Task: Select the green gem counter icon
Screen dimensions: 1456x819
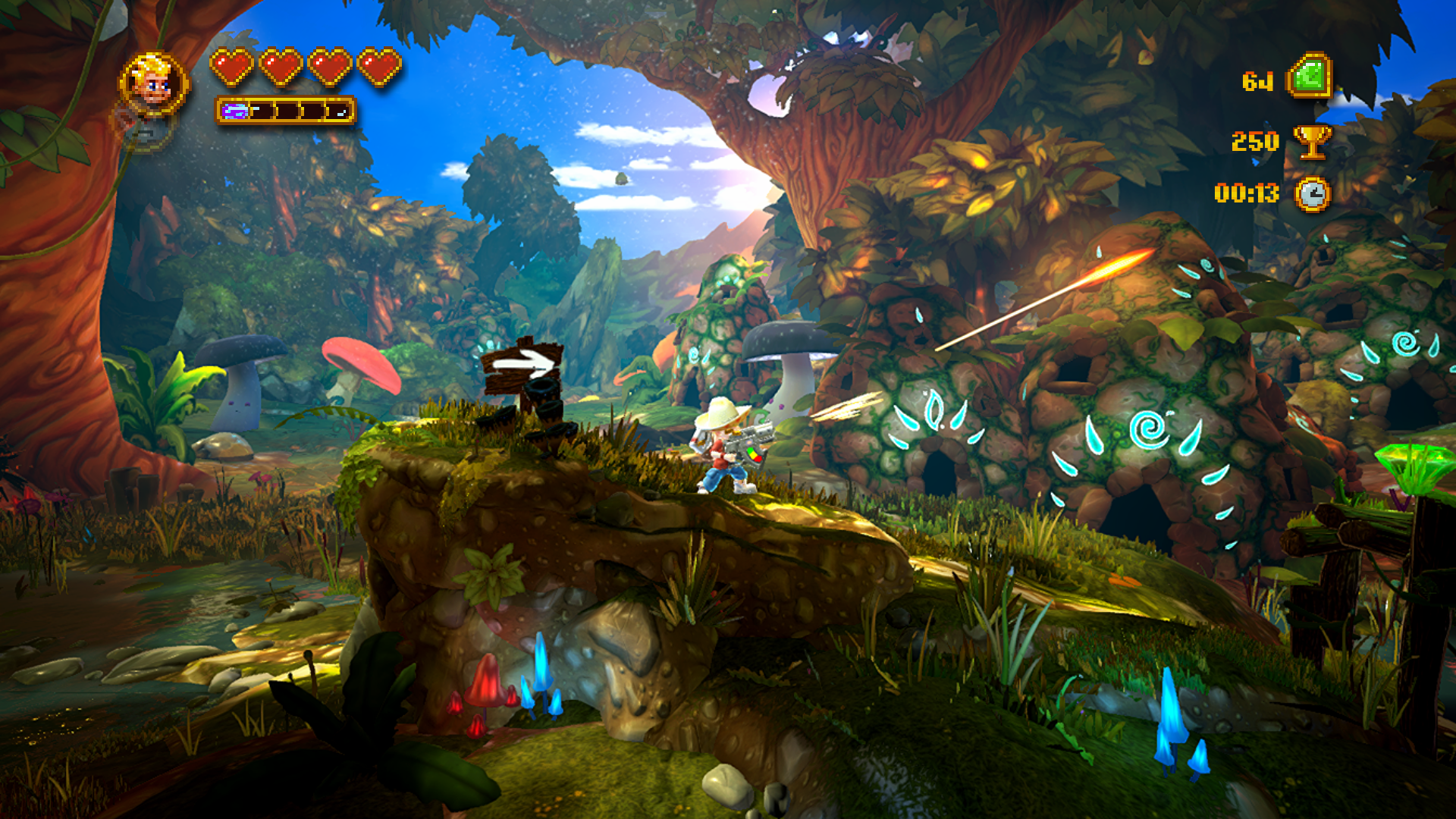Action: 1309,77
